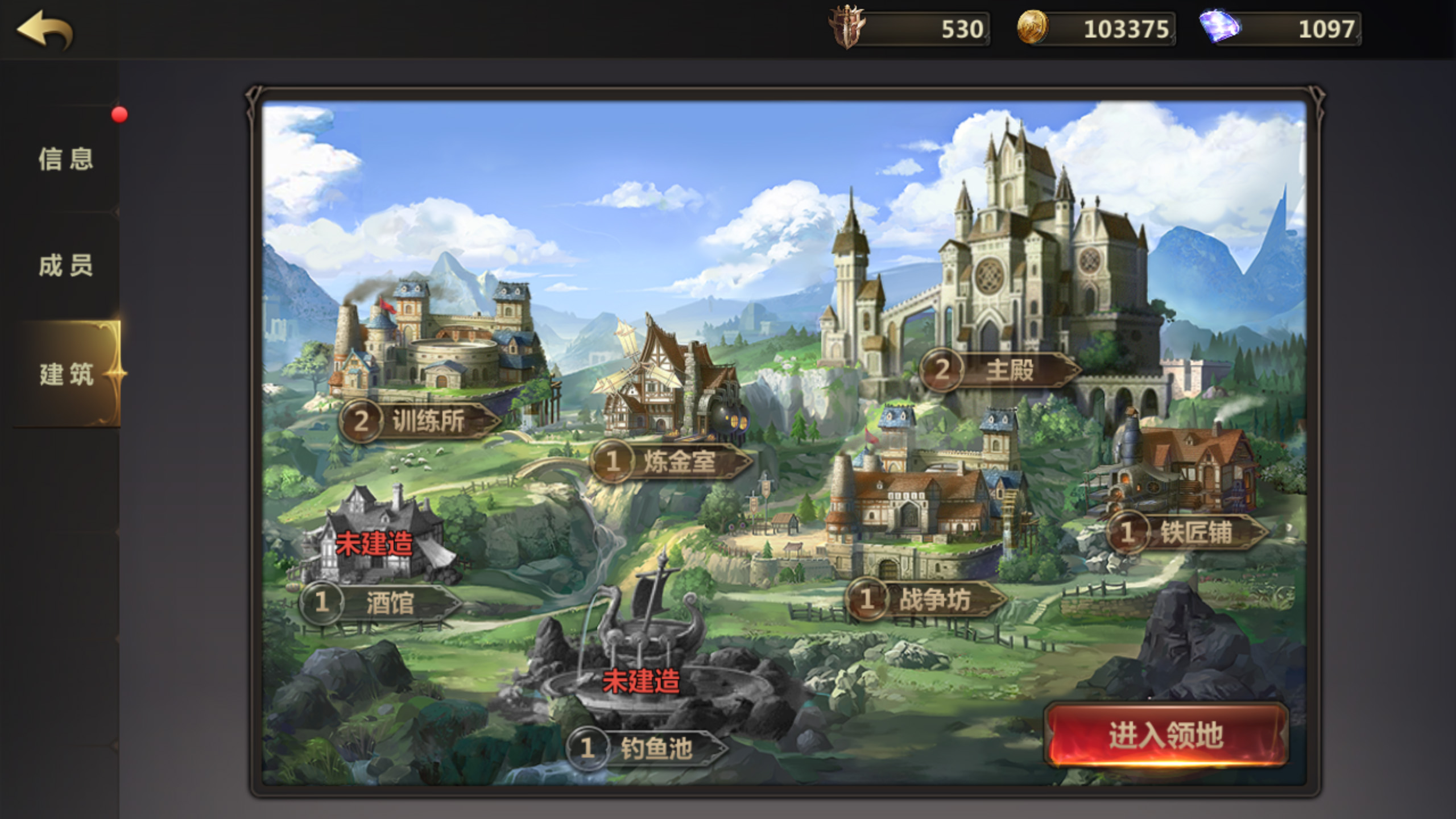
Task: Click the red 进入领地 button
Action: coord(1166,735)
